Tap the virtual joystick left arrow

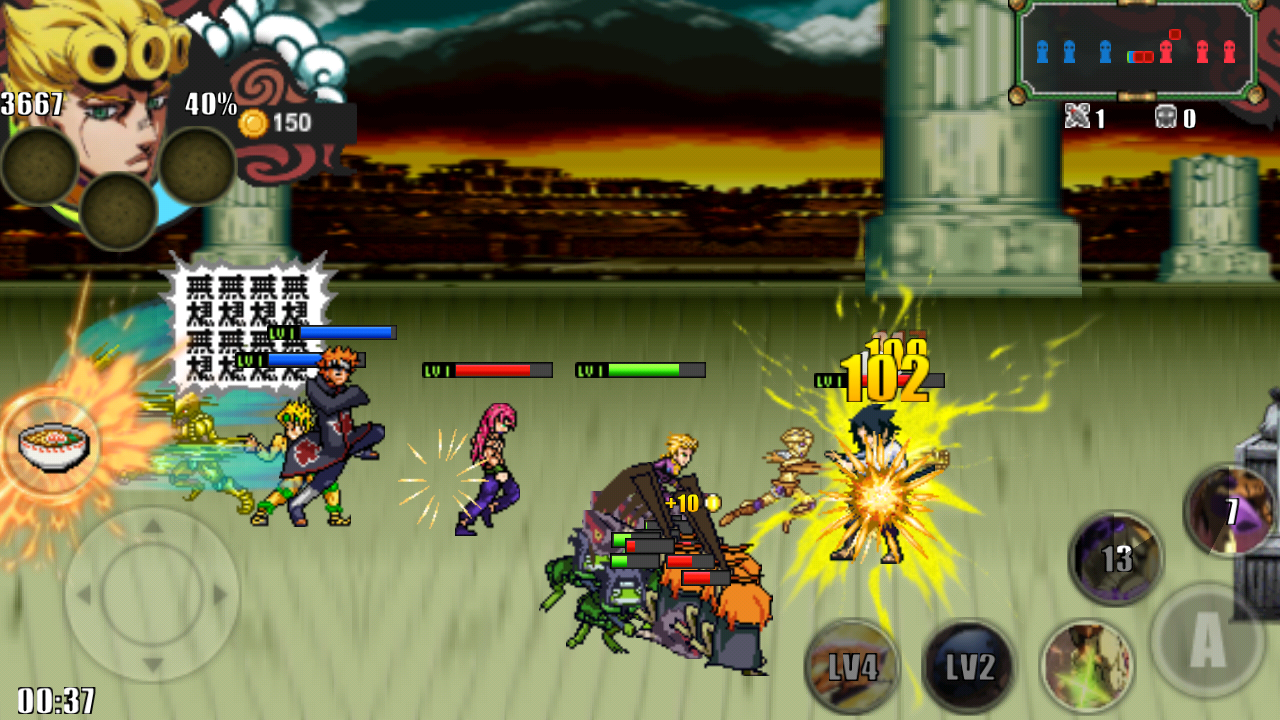pos(85,595)
